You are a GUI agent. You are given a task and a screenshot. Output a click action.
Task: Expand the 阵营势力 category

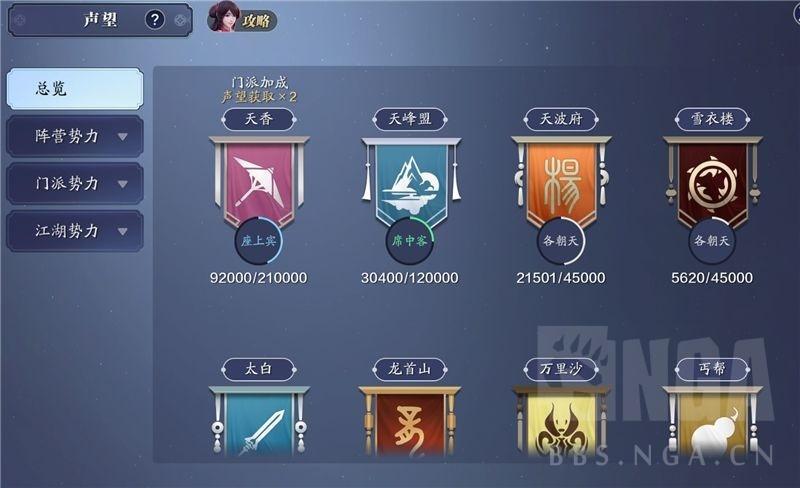click(x=75, y=136)
